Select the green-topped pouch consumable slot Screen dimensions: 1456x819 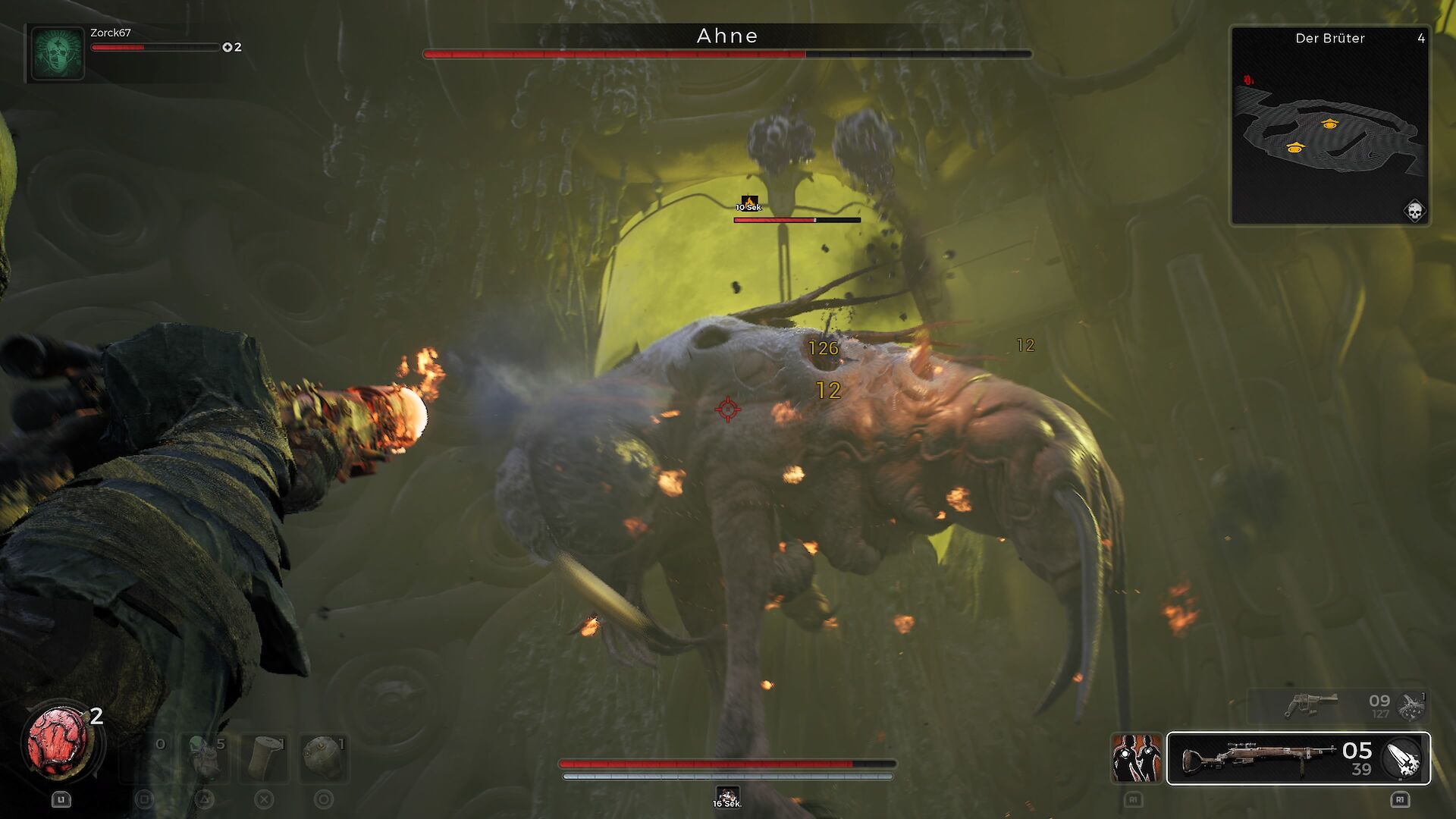coord(205,757)
